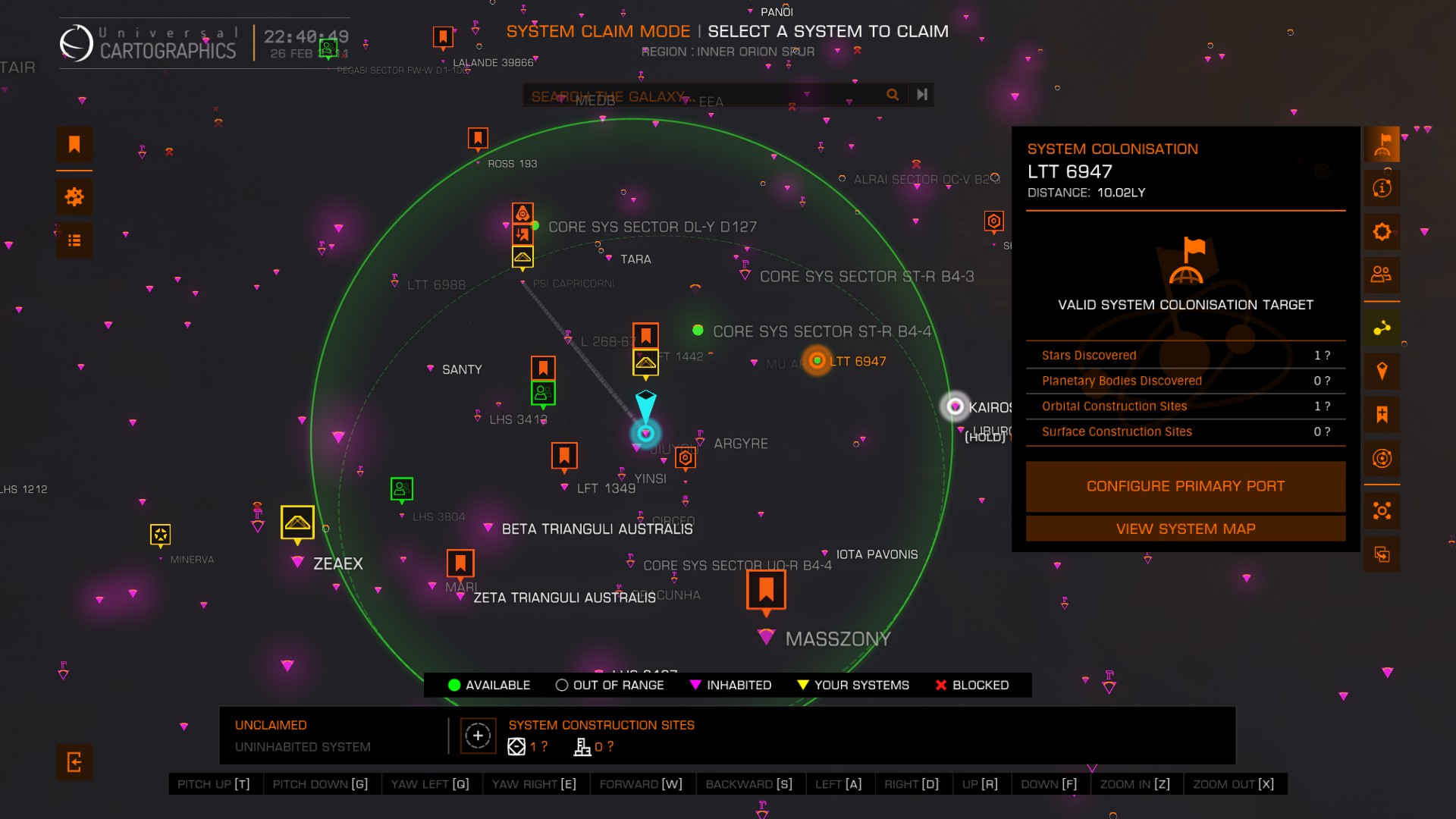The image size is (1456, 819).
Task: Select the LTT 6947 system marker
Action: point(817,361)
